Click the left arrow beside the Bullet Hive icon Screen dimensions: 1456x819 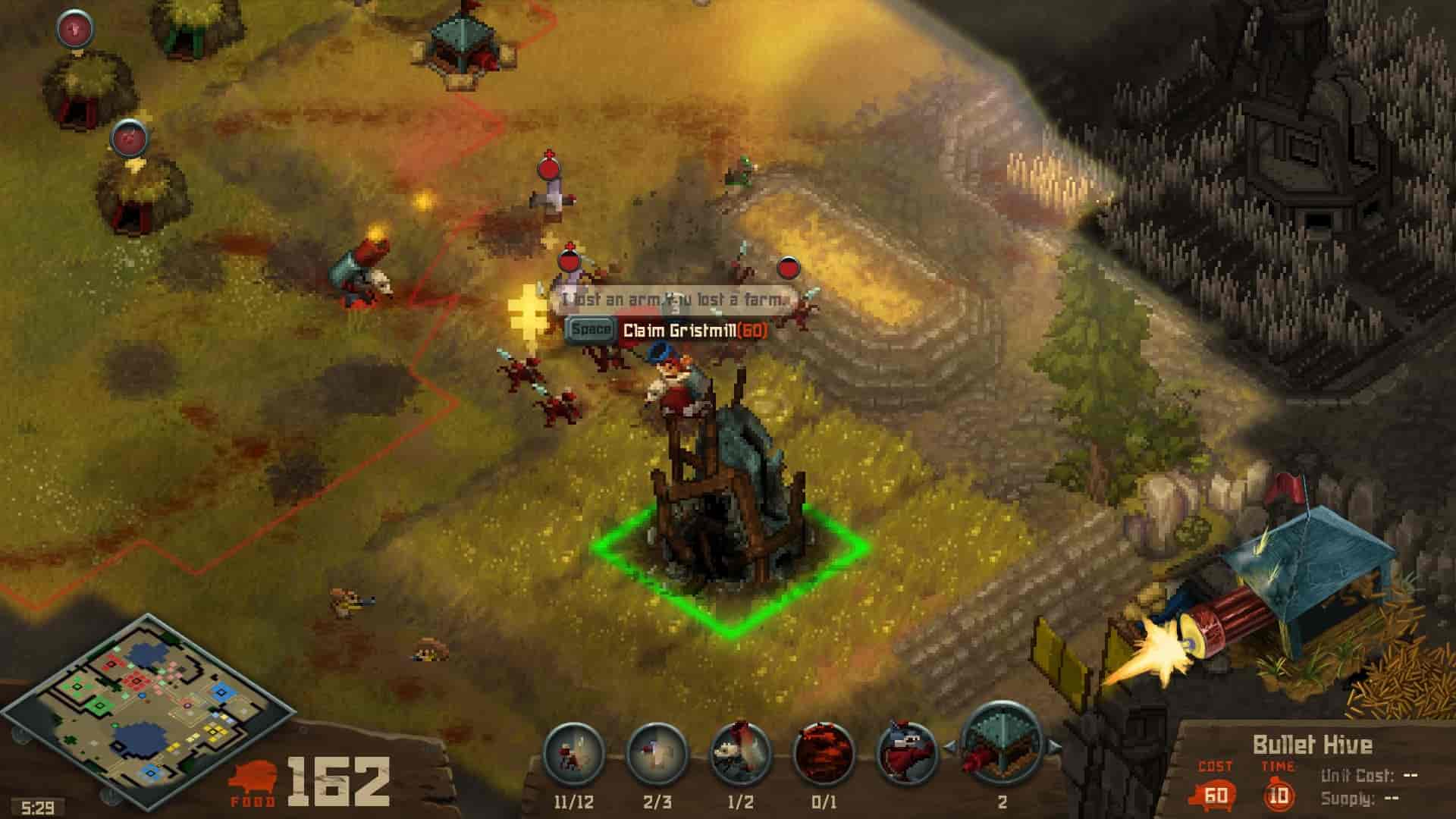point(949,748)
